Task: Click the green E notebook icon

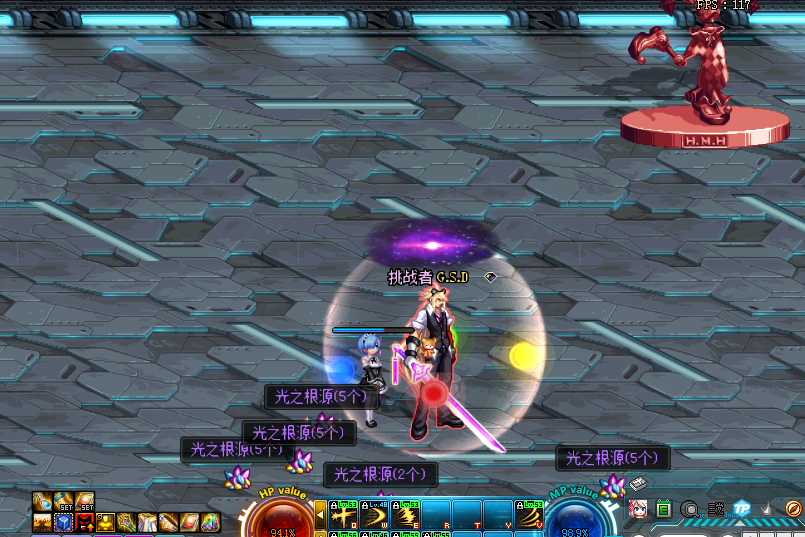Action: tap(664, 509)
